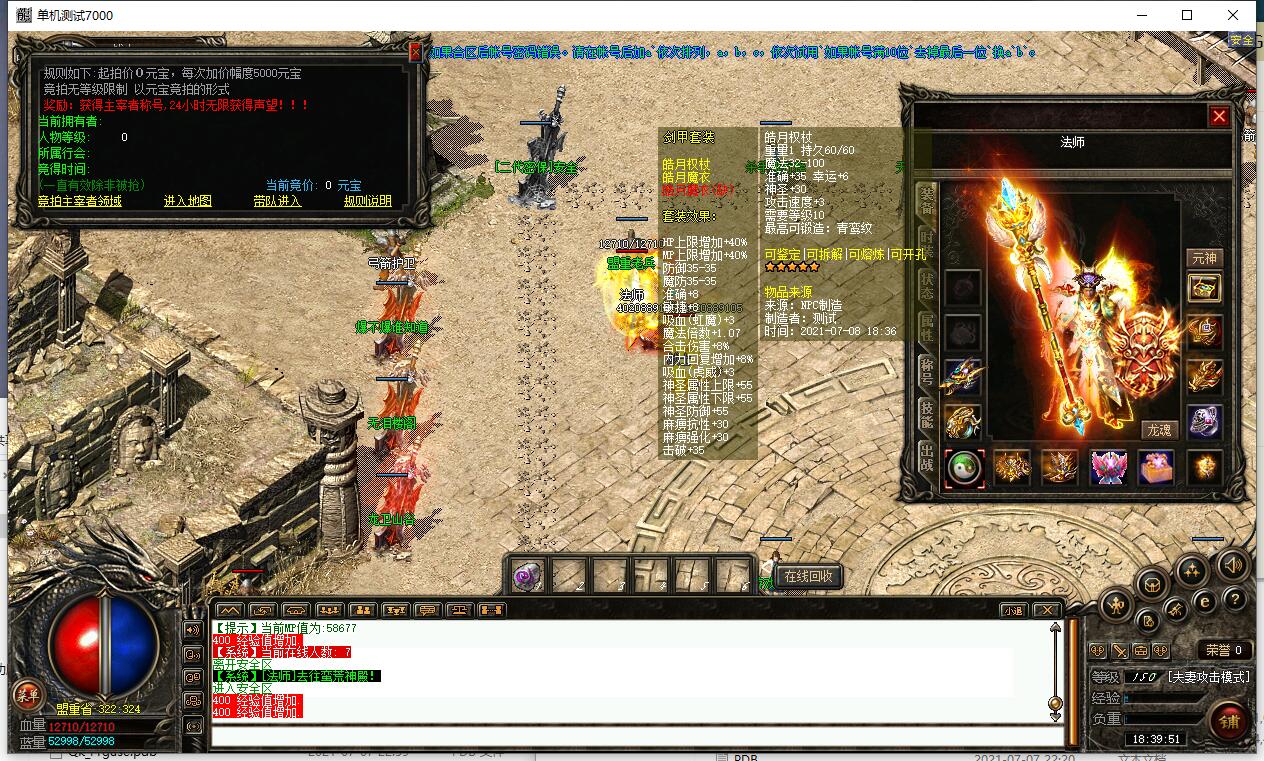Open the round 铺 shop button
Screen dimensions: 1264x761
coord(1228,720)
